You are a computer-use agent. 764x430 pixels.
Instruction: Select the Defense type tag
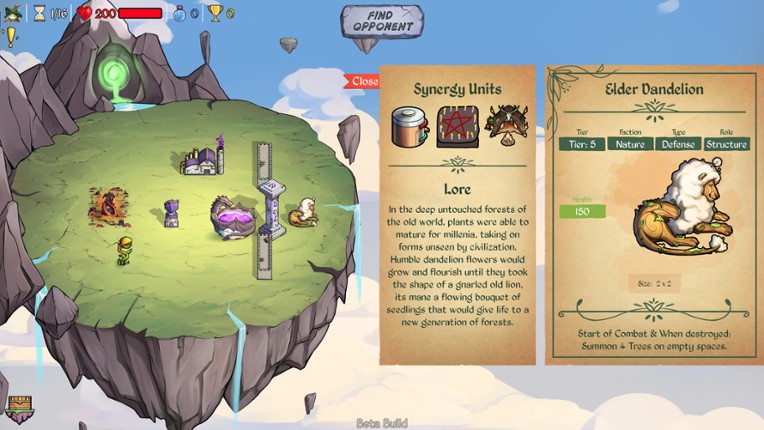pos(678,144)
